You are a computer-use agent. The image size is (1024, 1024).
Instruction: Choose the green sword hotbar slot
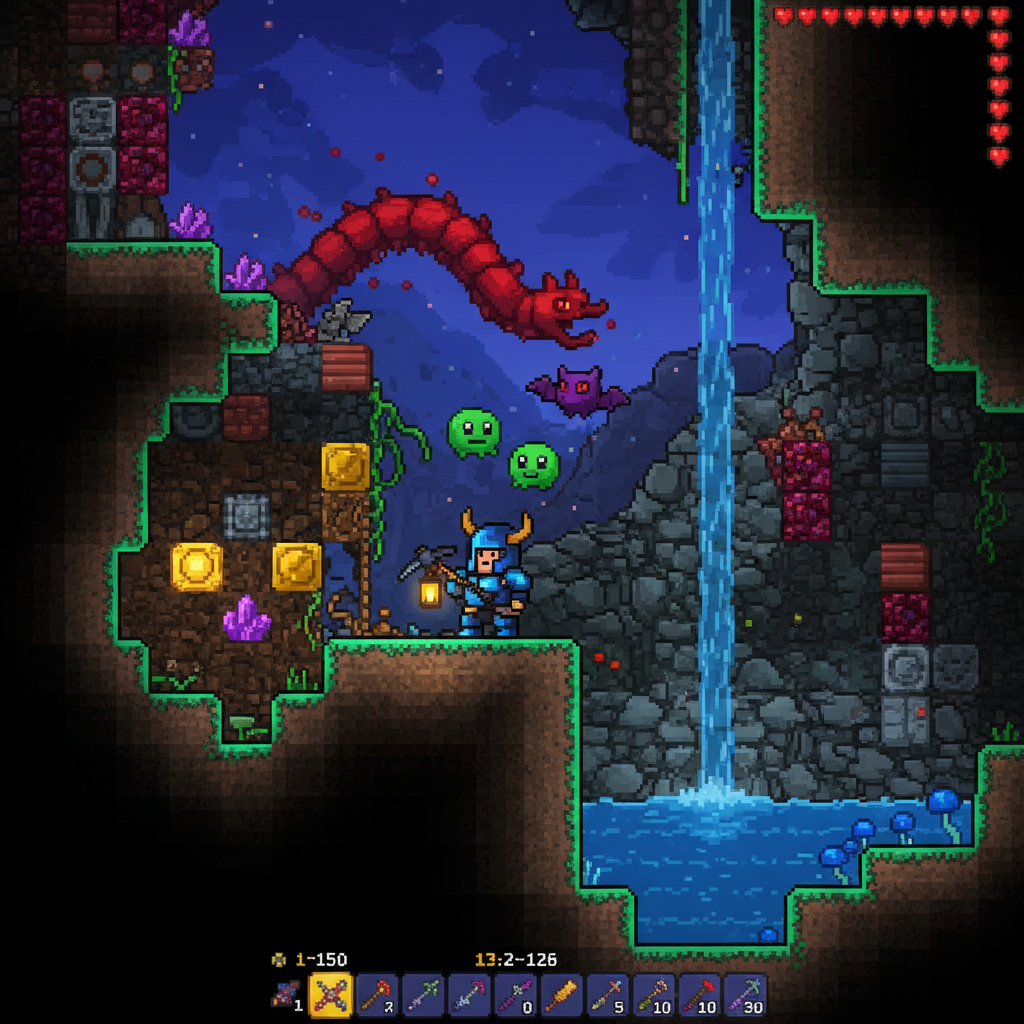tap(424, 996)
